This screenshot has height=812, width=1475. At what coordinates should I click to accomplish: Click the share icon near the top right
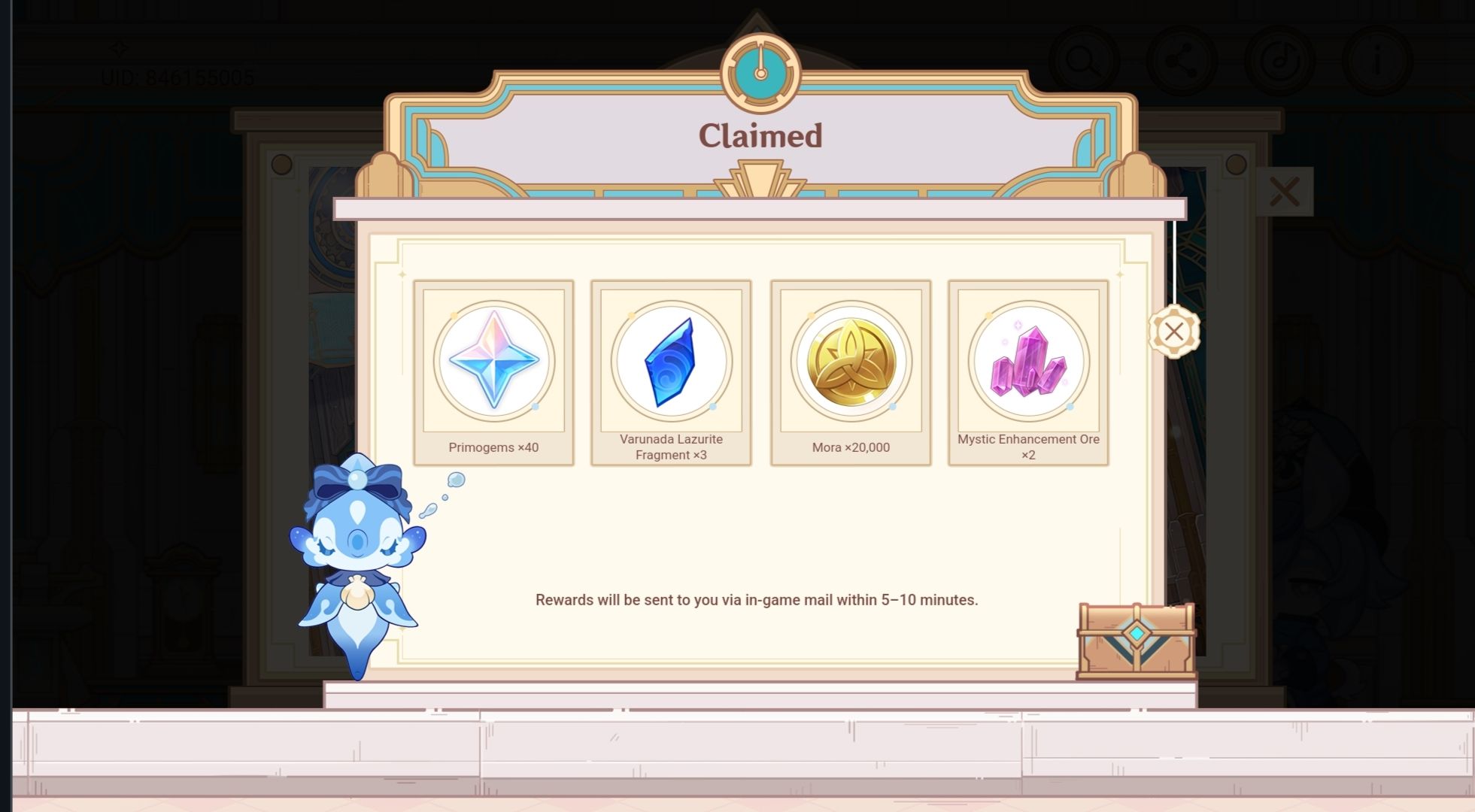tap(1182, 60)
